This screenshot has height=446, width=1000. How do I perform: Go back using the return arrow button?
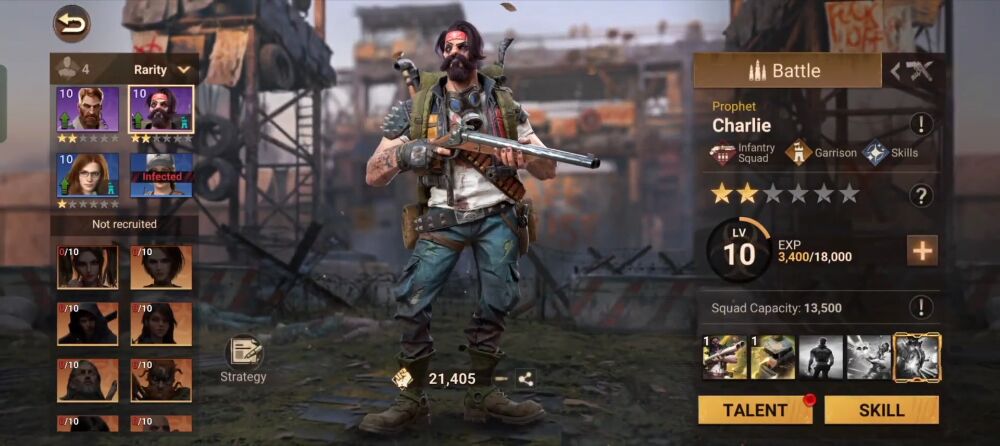pyautogui.click(x=71, y=23)
